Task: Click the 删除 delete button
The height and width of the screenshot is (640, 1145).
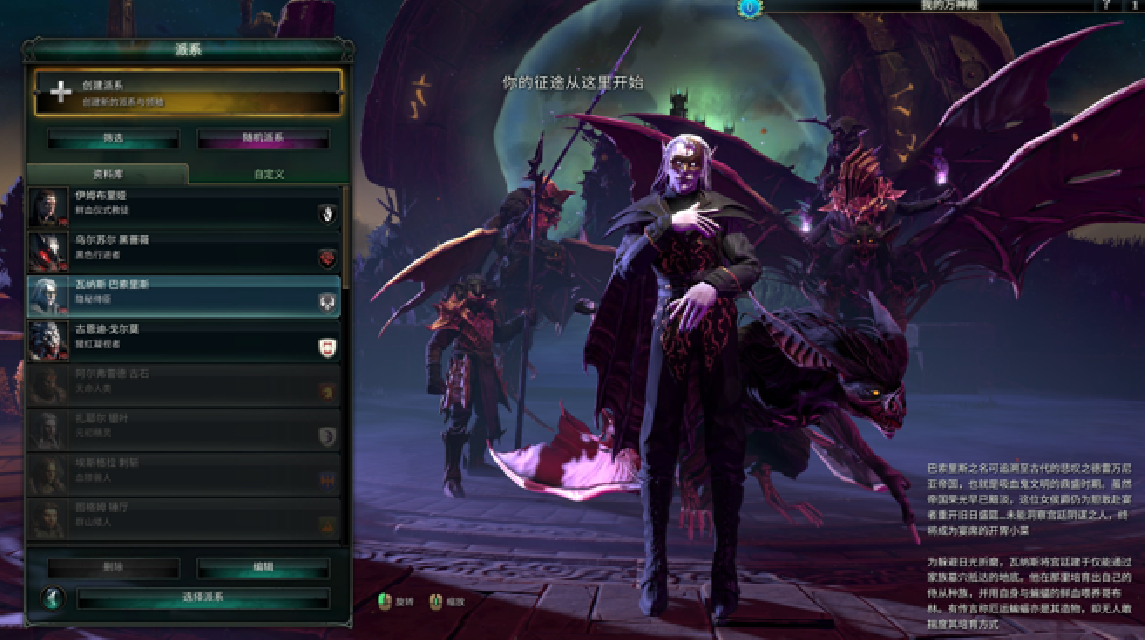Action: 113,567
